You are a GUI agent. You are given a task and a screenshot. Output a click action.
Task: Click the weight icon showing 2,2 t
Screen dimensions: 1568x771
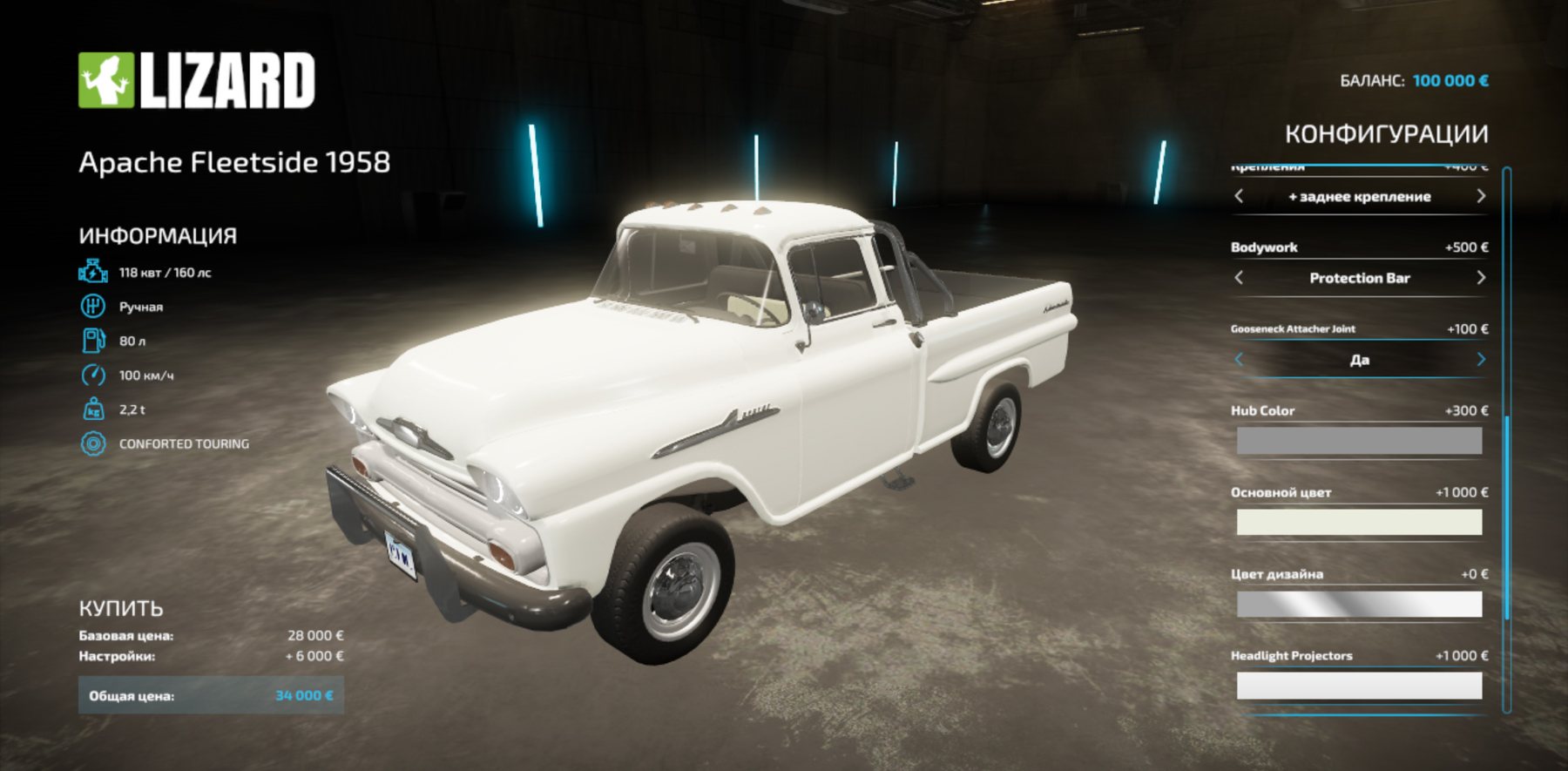(x=92, y=409)
